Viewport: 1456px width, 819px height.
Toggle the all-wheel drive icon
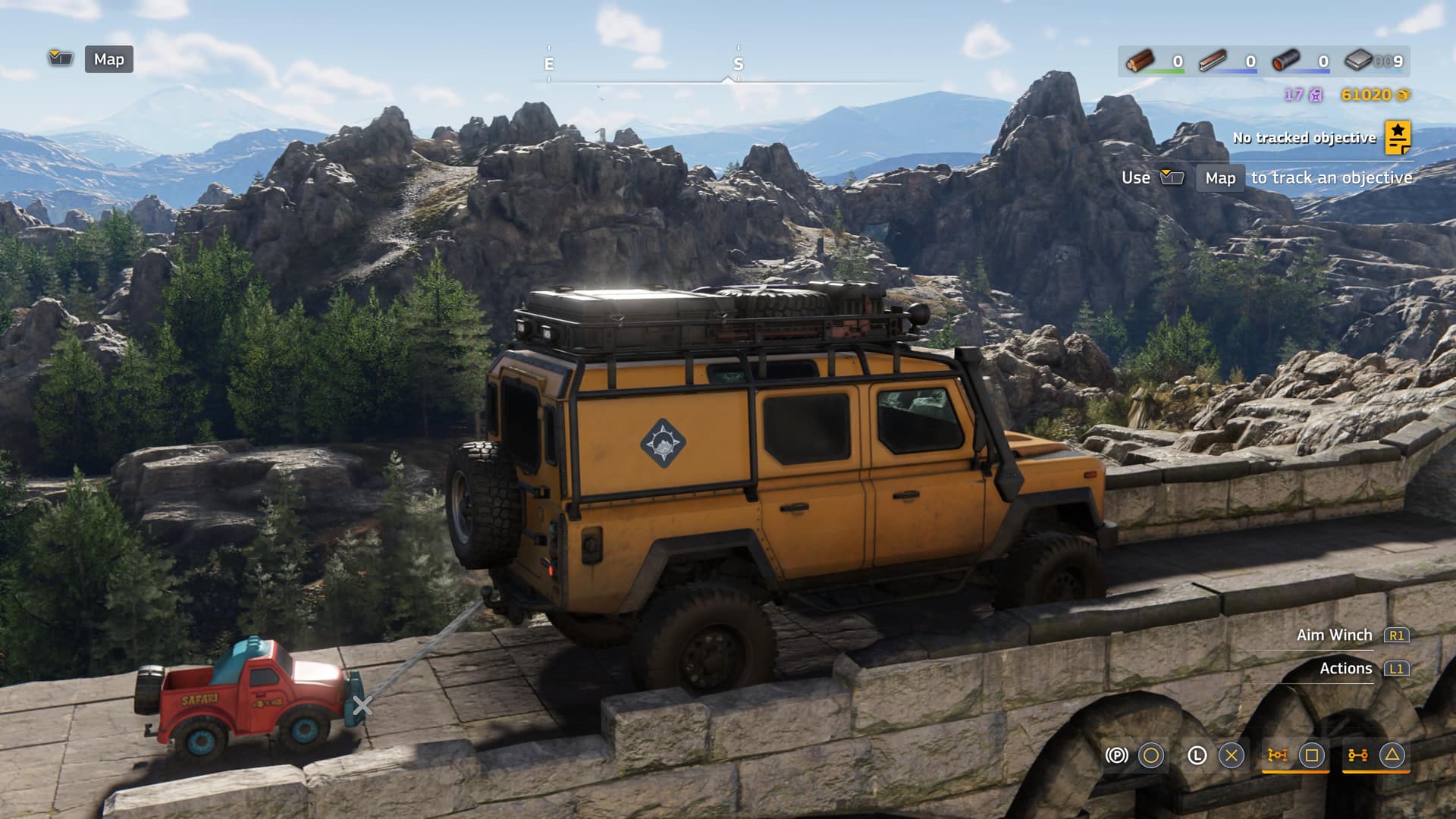pos(1357,755)
